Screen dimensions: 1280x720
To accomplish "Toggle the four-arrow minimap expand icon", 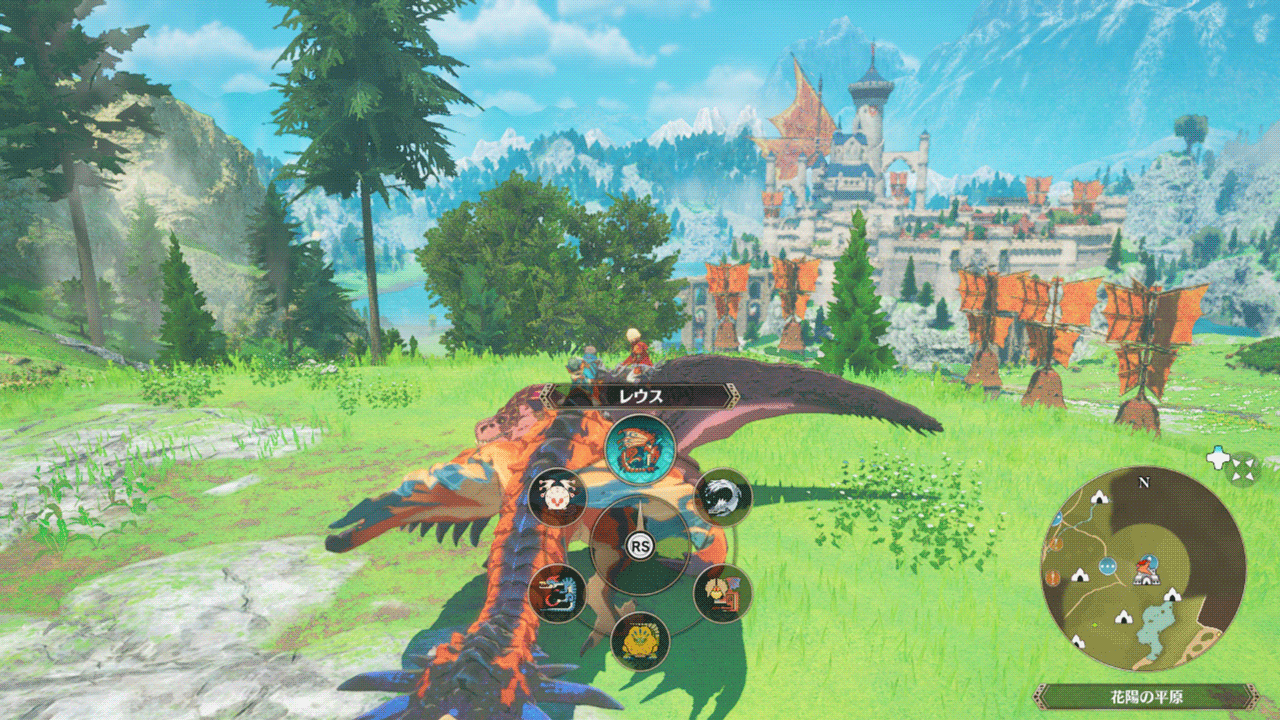I will point(1243,466).
